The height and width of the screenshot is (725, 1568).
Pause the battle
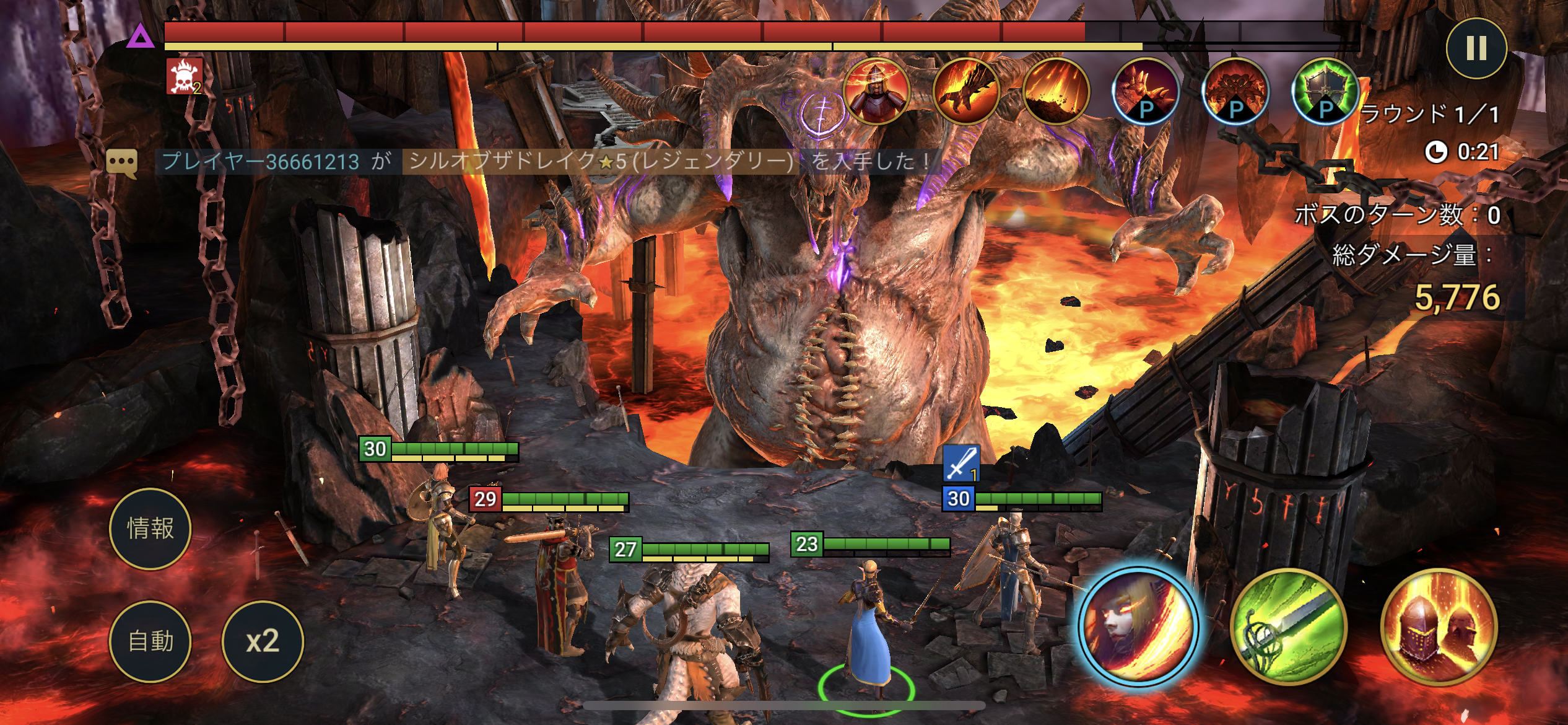pyautogui.click(x=1476, y=48)
